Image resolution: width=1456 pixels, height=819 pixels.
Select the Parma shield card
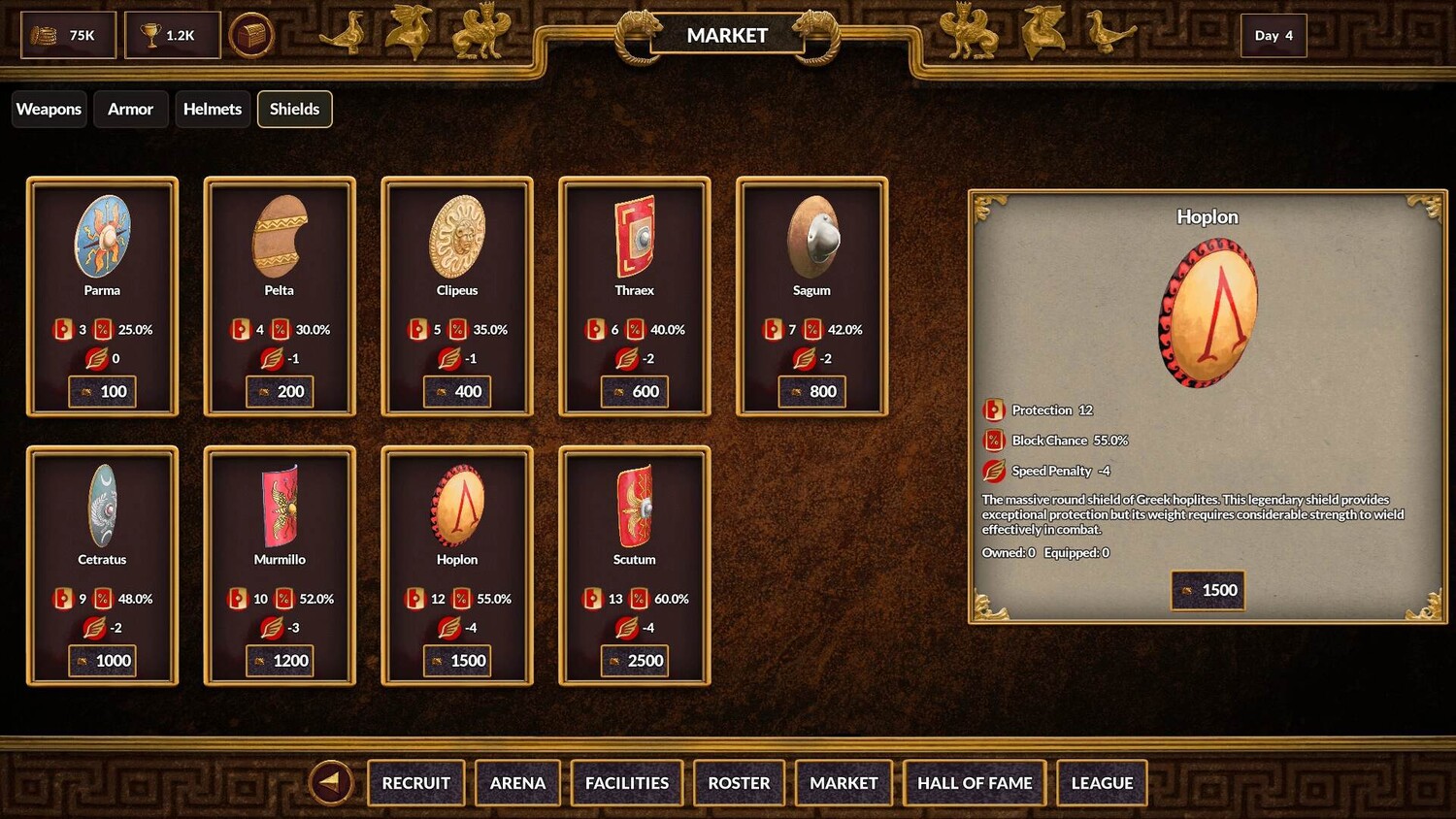click(x=102, y=295)
